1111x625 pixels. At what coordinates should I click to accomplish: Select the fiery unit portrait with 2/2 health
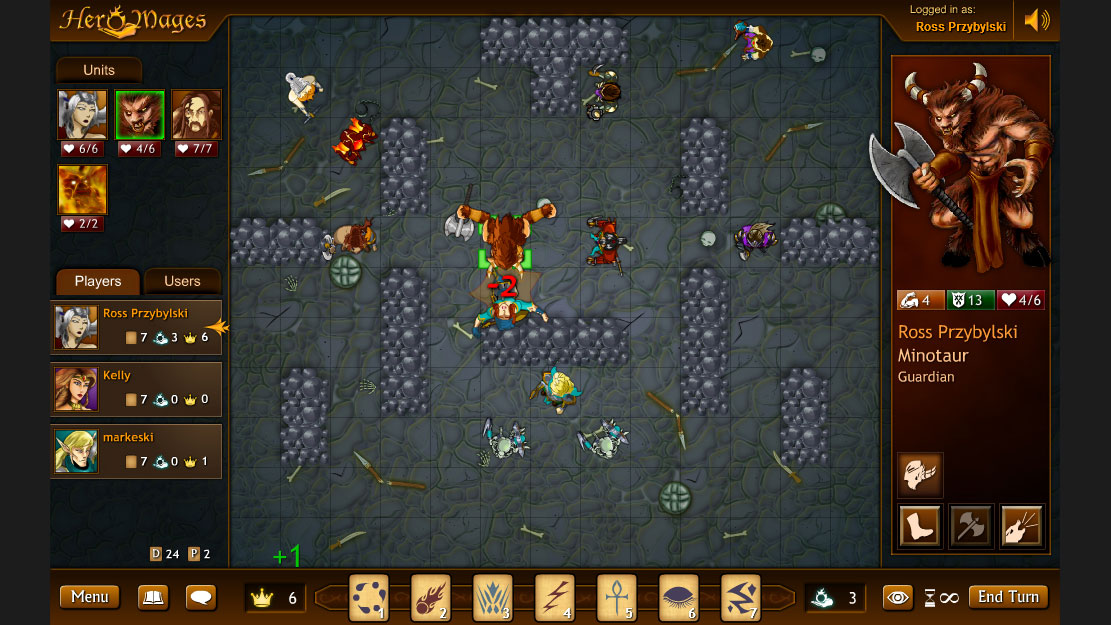82,189
